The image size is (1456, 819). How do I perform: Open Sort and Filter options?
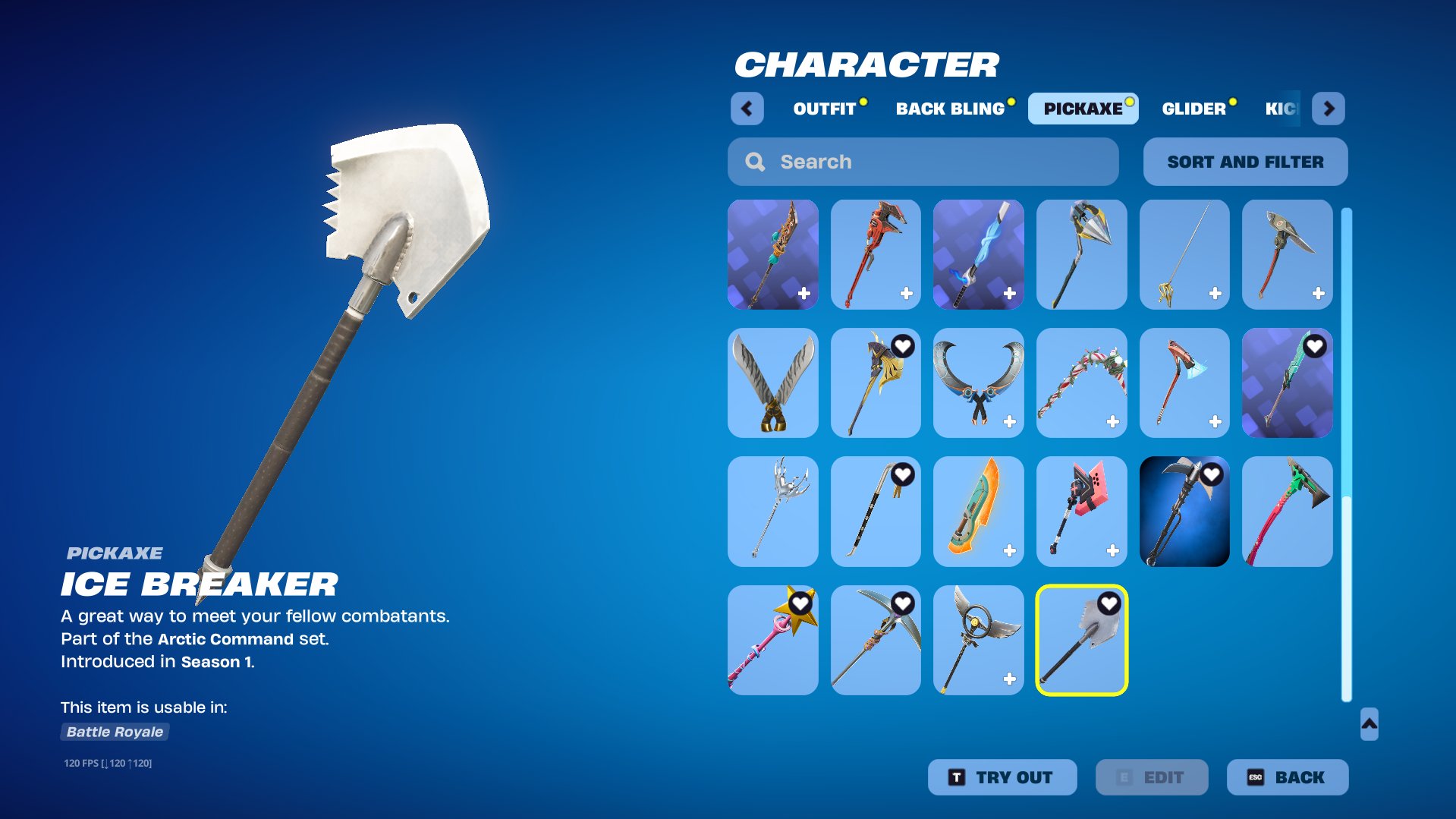coord(1245,162)
